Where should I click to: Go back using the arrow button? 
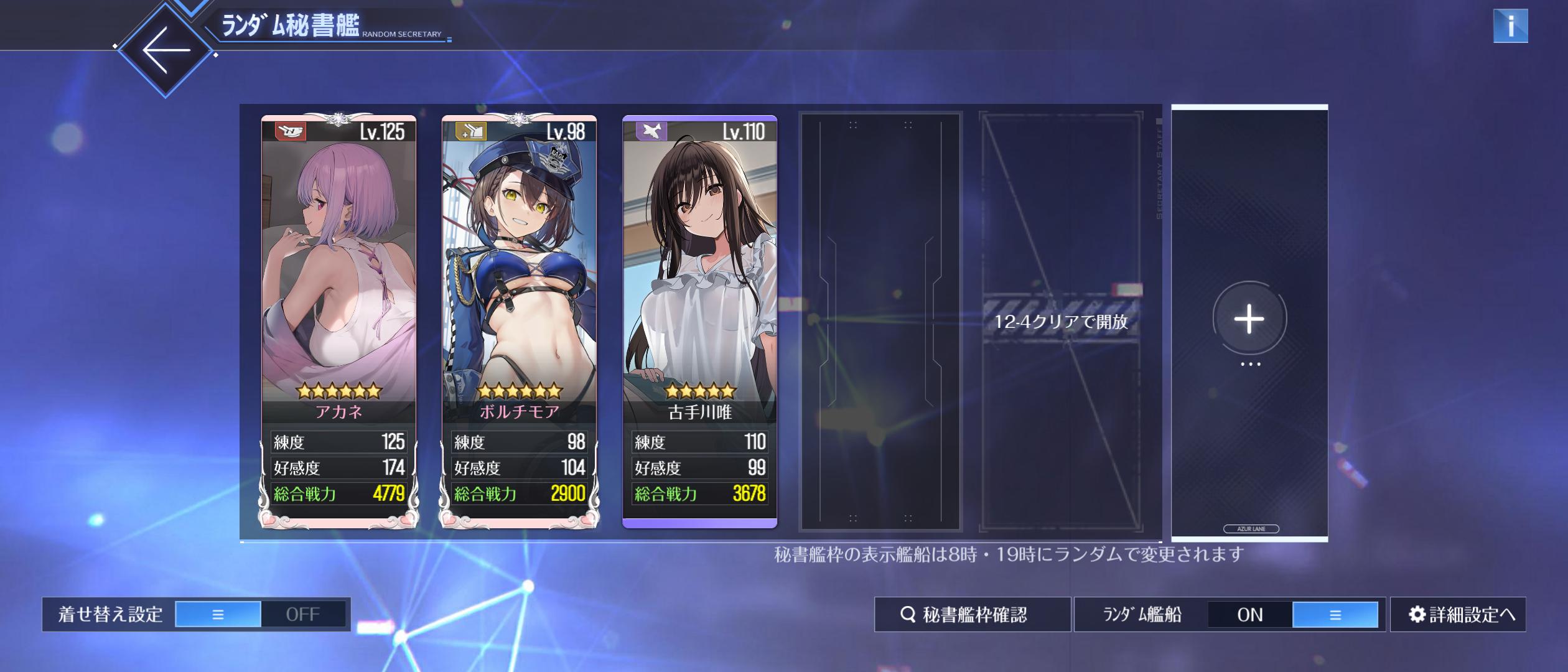[x=166, y=50]
